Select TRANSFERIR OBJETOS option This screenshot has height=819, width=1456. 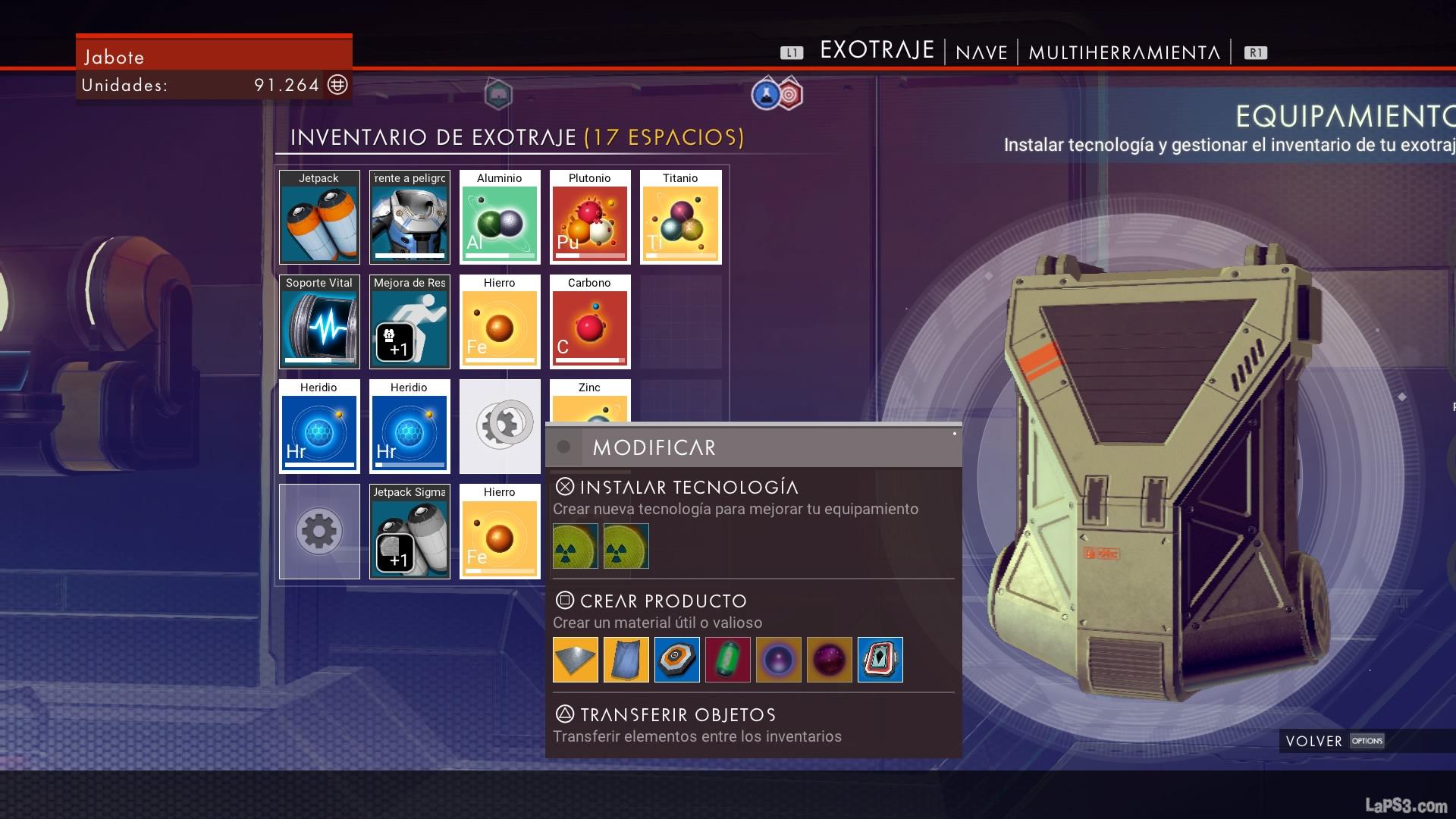pos(677,714)
